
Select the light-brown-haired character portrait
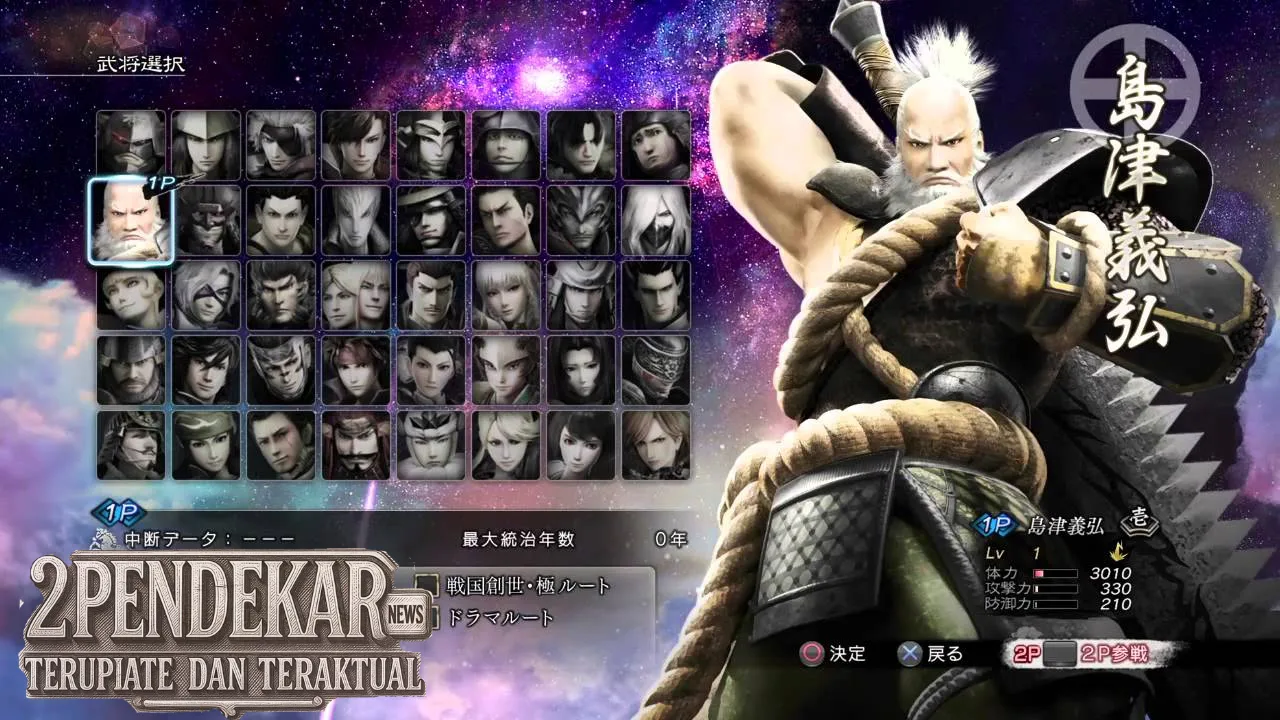656,445
